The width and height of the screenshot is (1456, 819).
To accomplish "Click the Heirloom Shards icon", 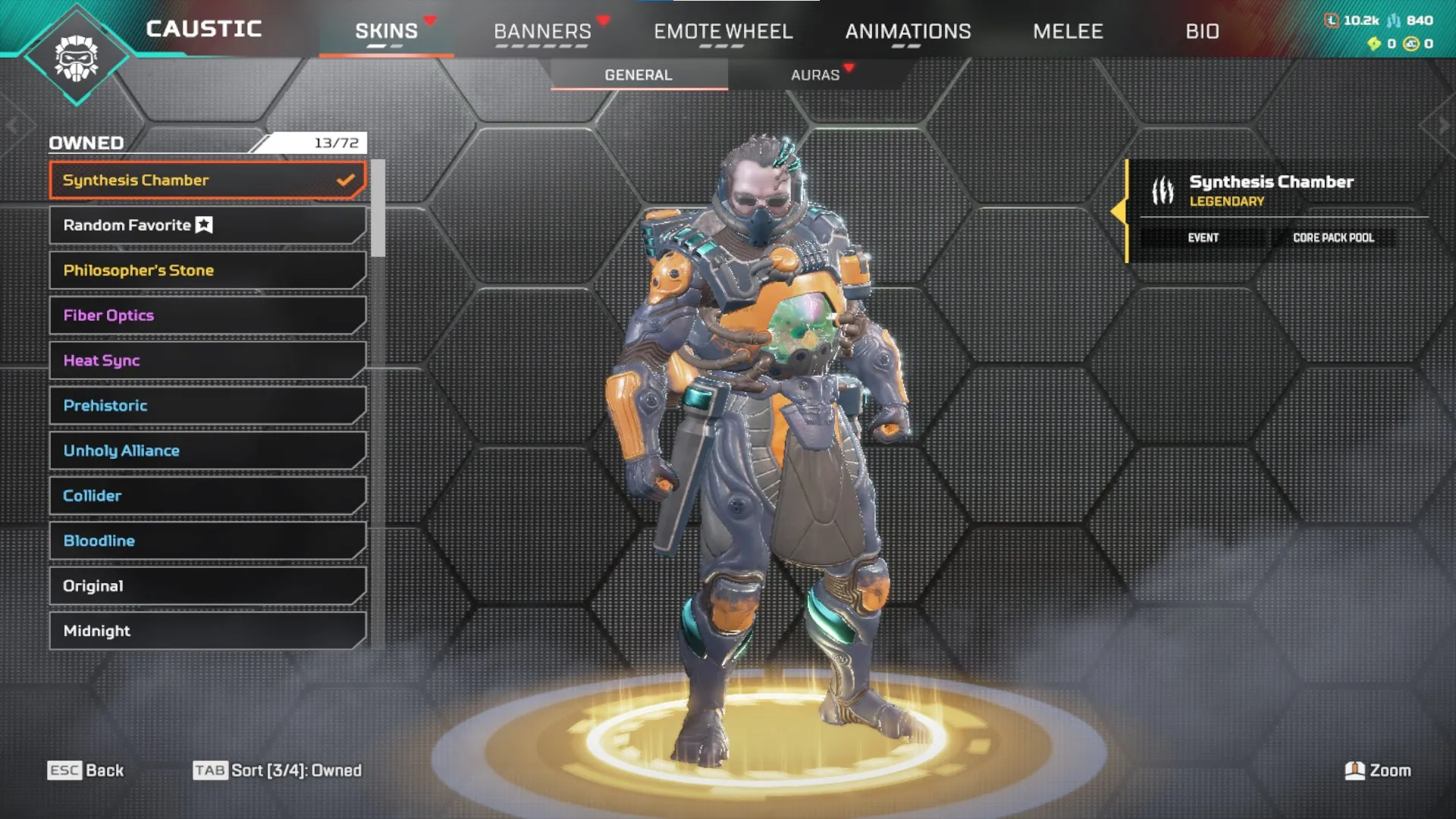I will coord(1374,44).
